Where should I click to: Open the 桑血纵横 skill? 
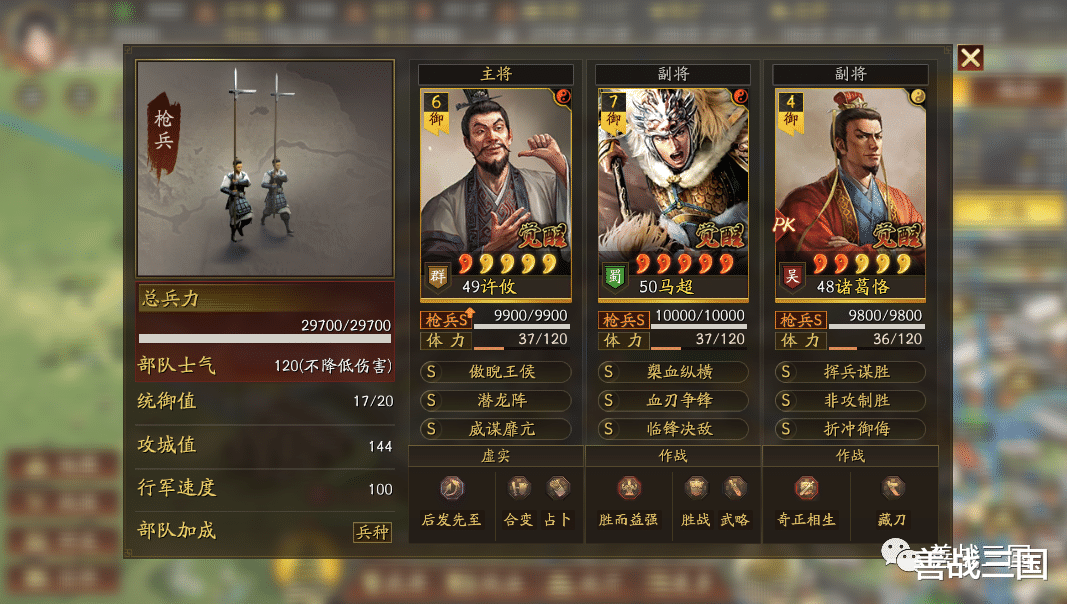click(673, 372)
